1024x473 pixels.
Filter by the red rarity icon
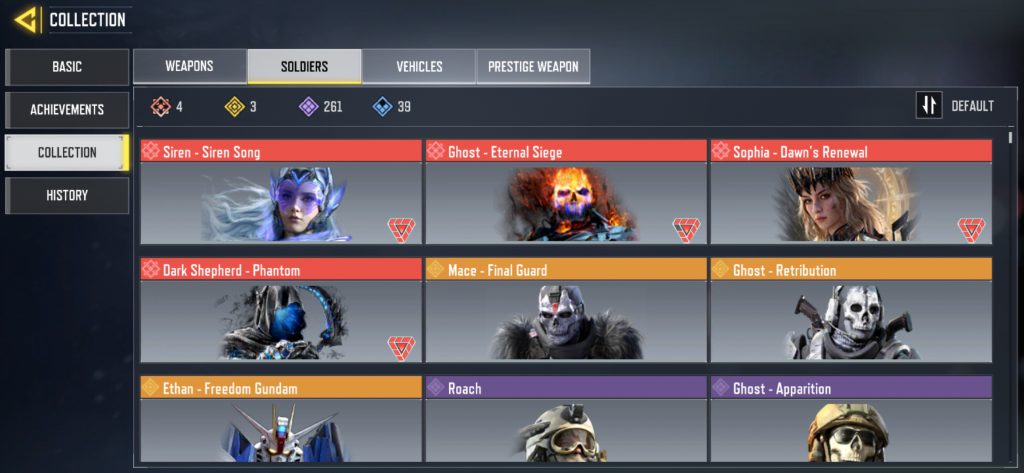pyautogui.click(x=160, y=106)
